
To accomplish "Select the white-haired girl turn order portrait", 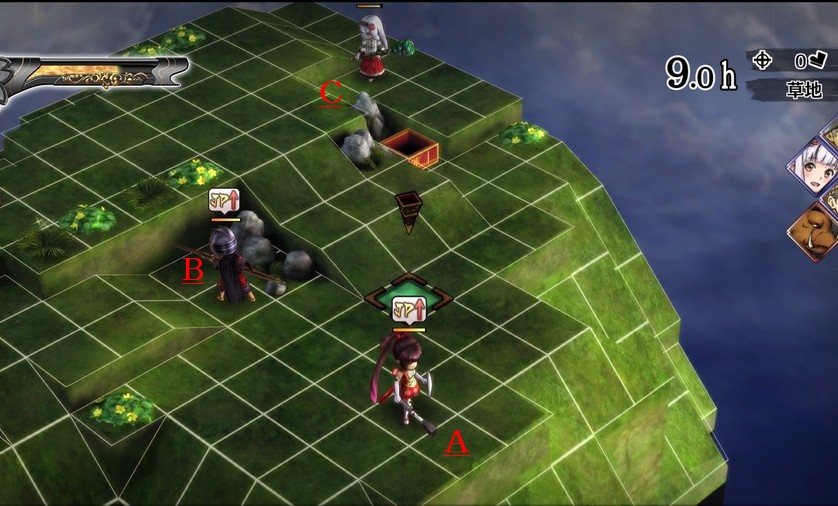I will pyautogui.click(x=816, y=172).
